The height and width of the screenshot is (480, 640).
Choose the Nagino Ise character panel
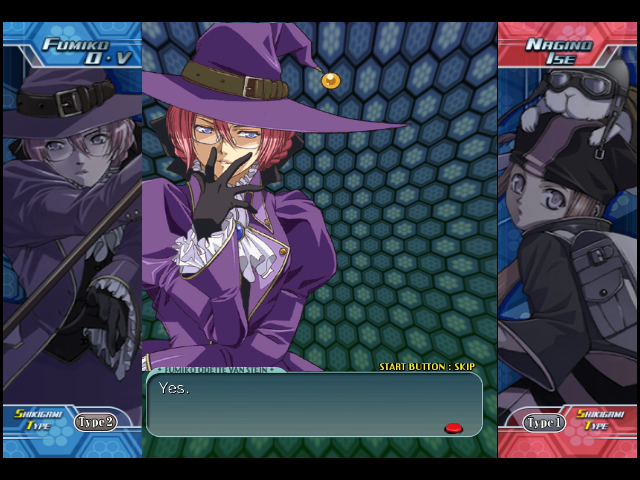[x=568, y=230]
